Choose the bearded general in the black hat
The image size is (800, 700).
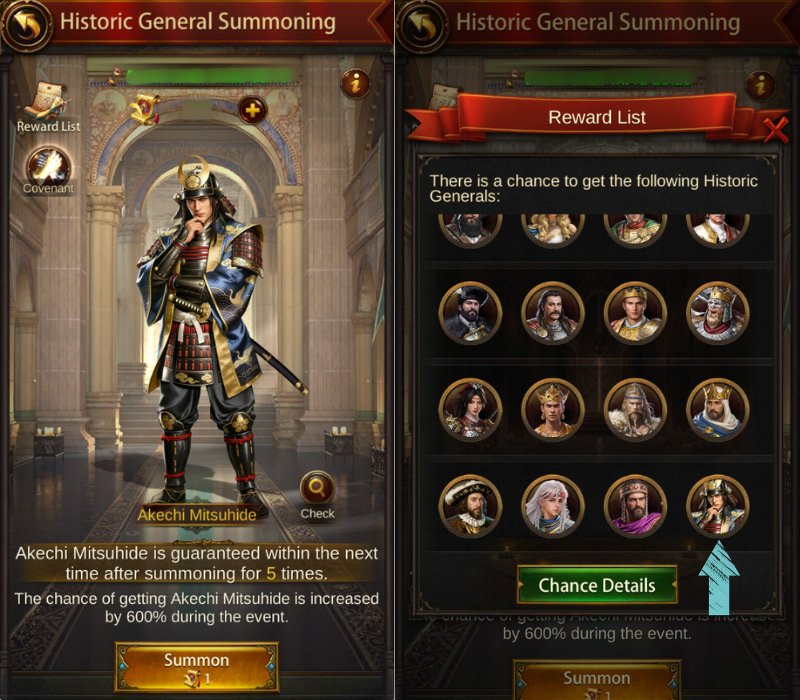coord(469,313)
